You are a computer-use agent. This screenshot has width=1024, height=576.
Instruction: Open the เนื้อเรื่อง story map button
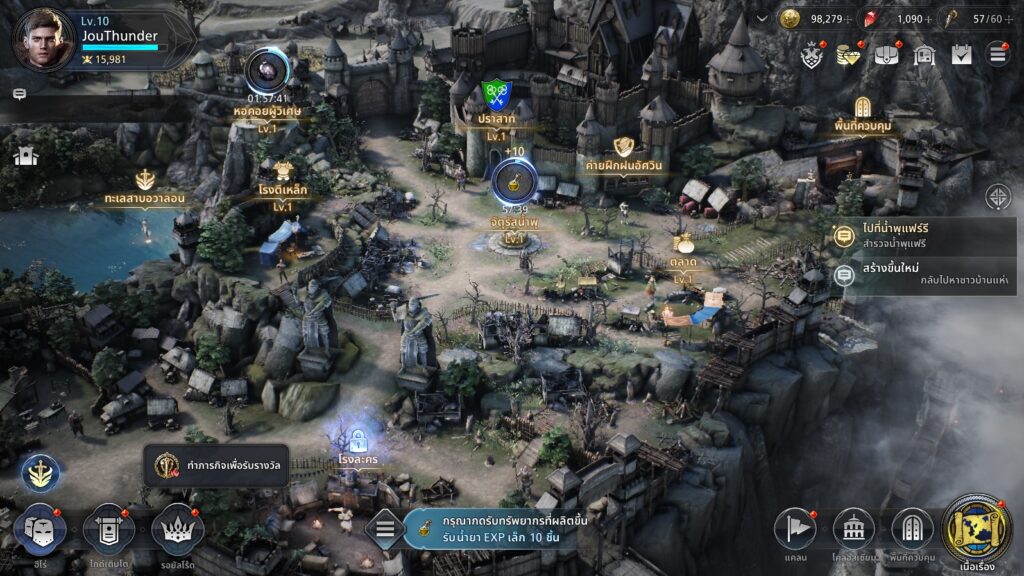click(x=978, y=527)
